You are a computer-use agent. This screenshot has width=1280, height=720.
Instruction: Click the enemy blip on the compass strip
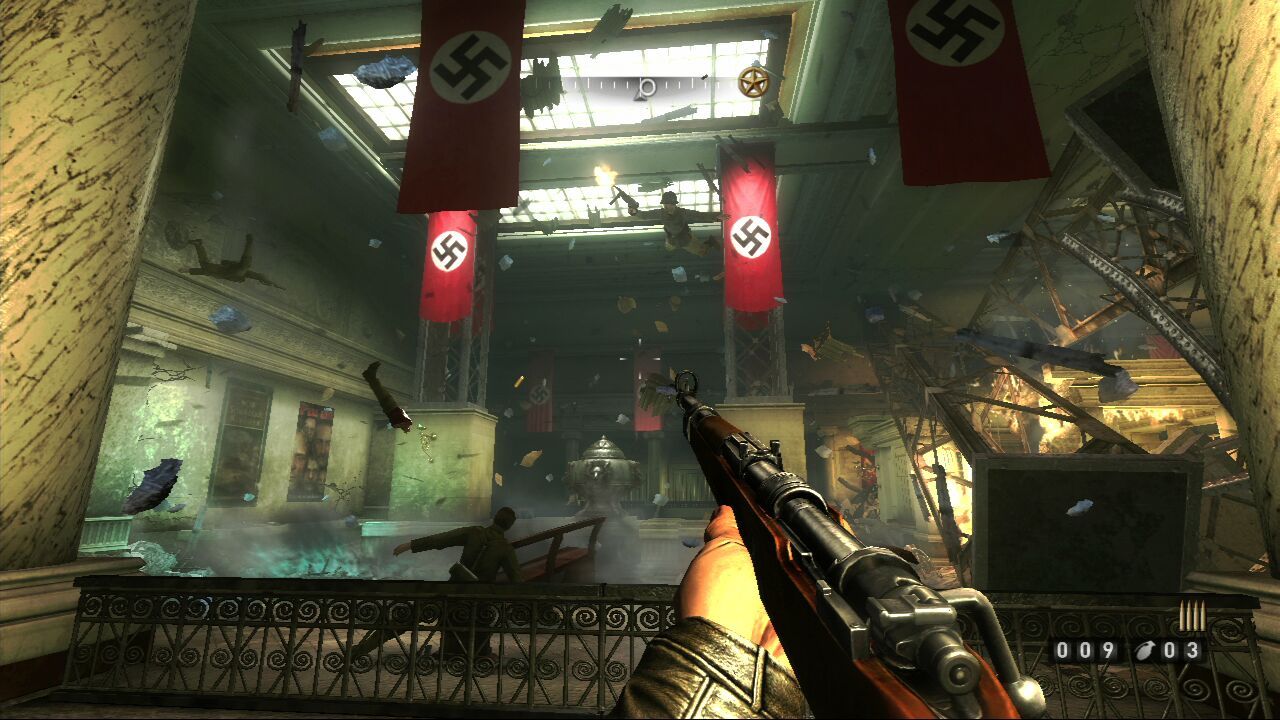click(704, 77)
